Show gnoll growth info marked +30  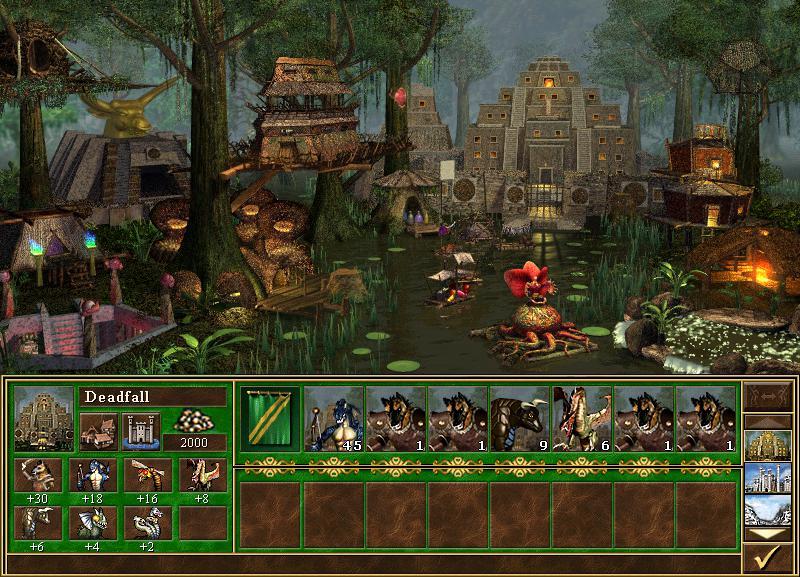click(x=38, y=475)
